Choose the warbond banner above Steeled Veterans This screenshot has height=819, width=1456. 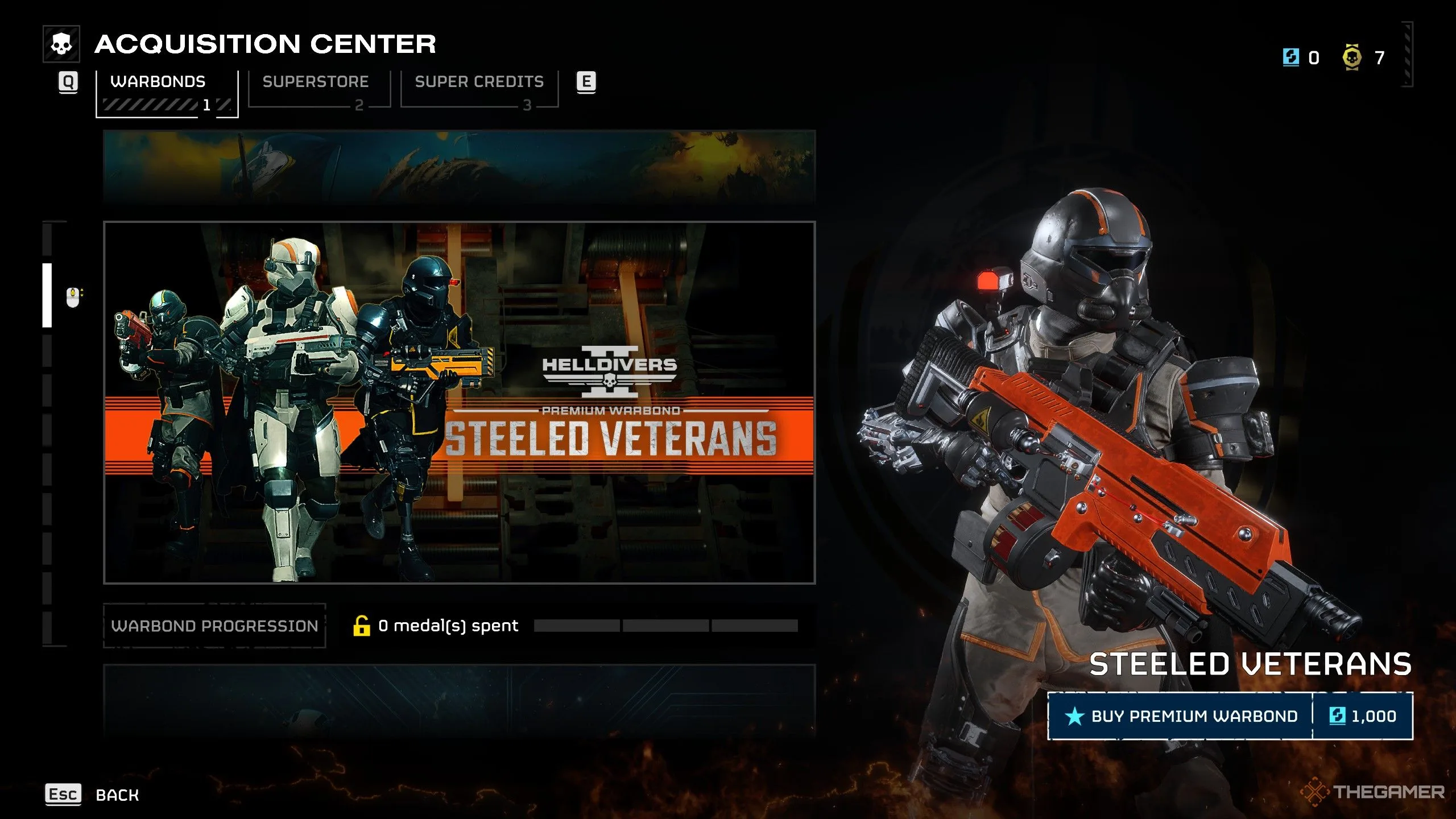click(x=459, y=167)
